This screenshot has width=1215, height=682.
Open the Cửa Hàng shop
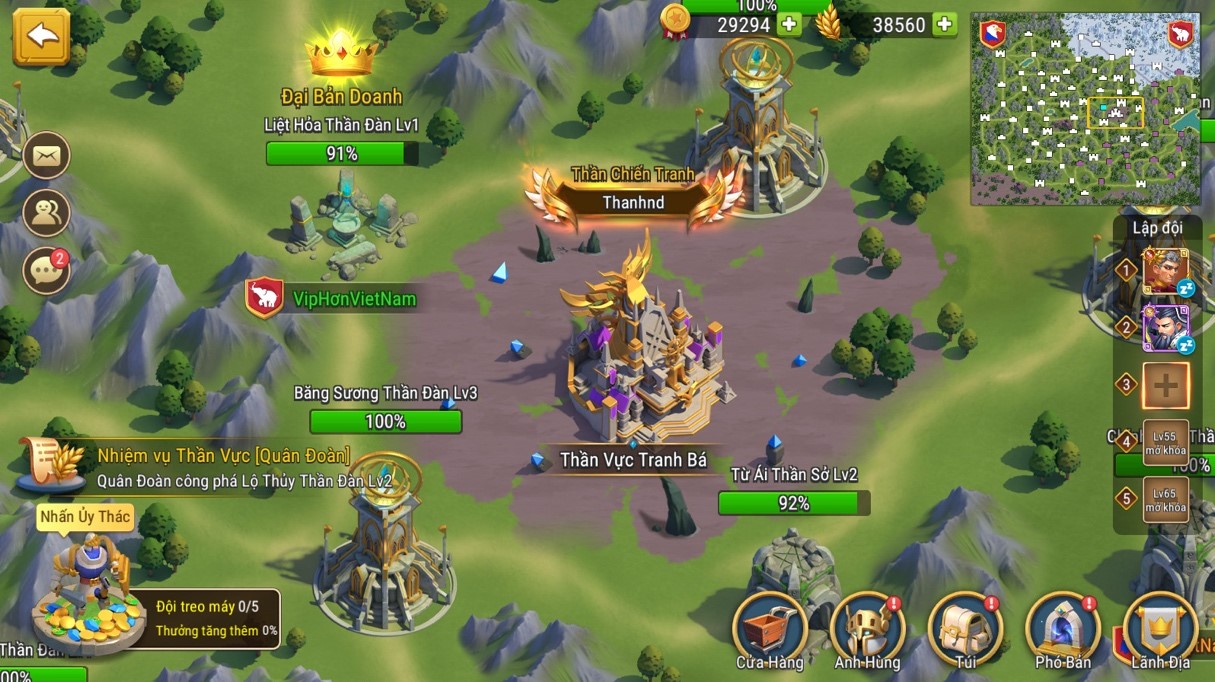(770, 630)
